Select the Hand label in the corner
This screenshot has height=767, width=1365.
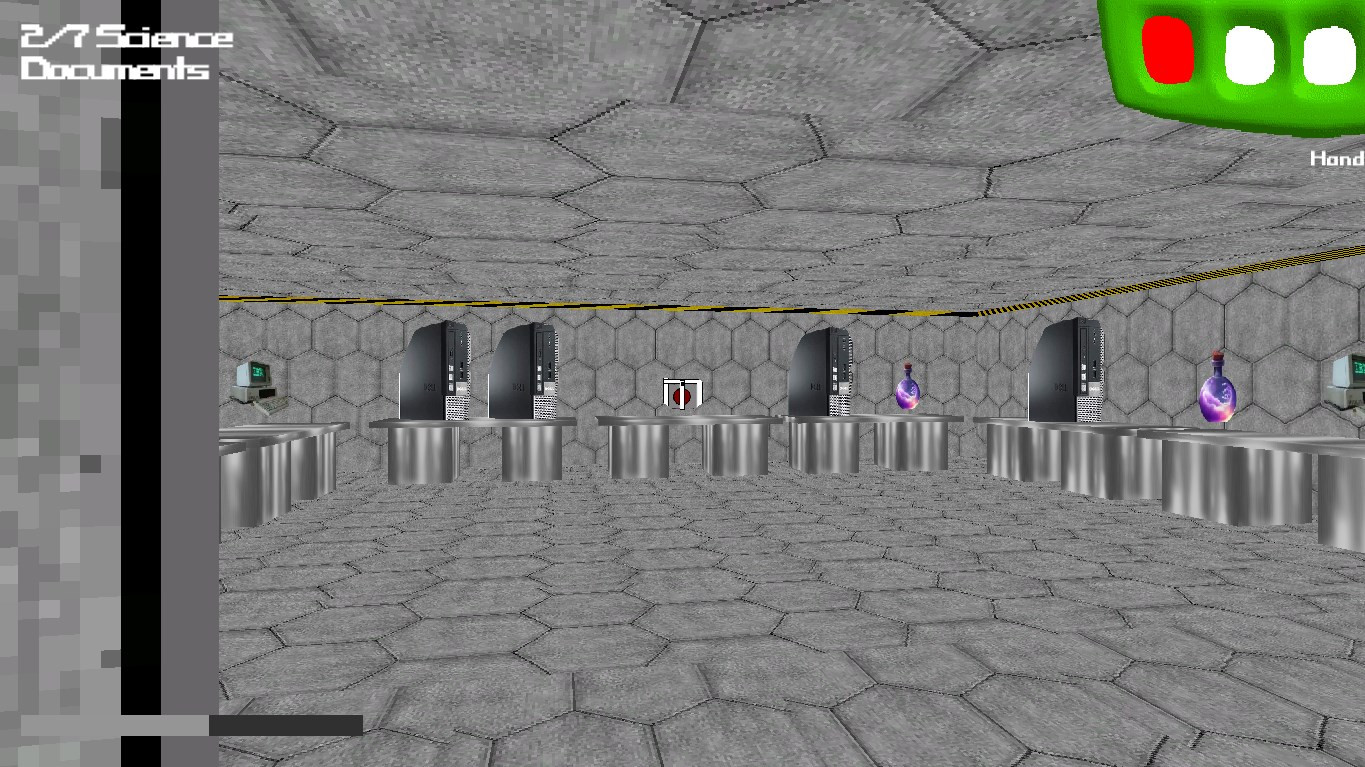point(1337,158)
